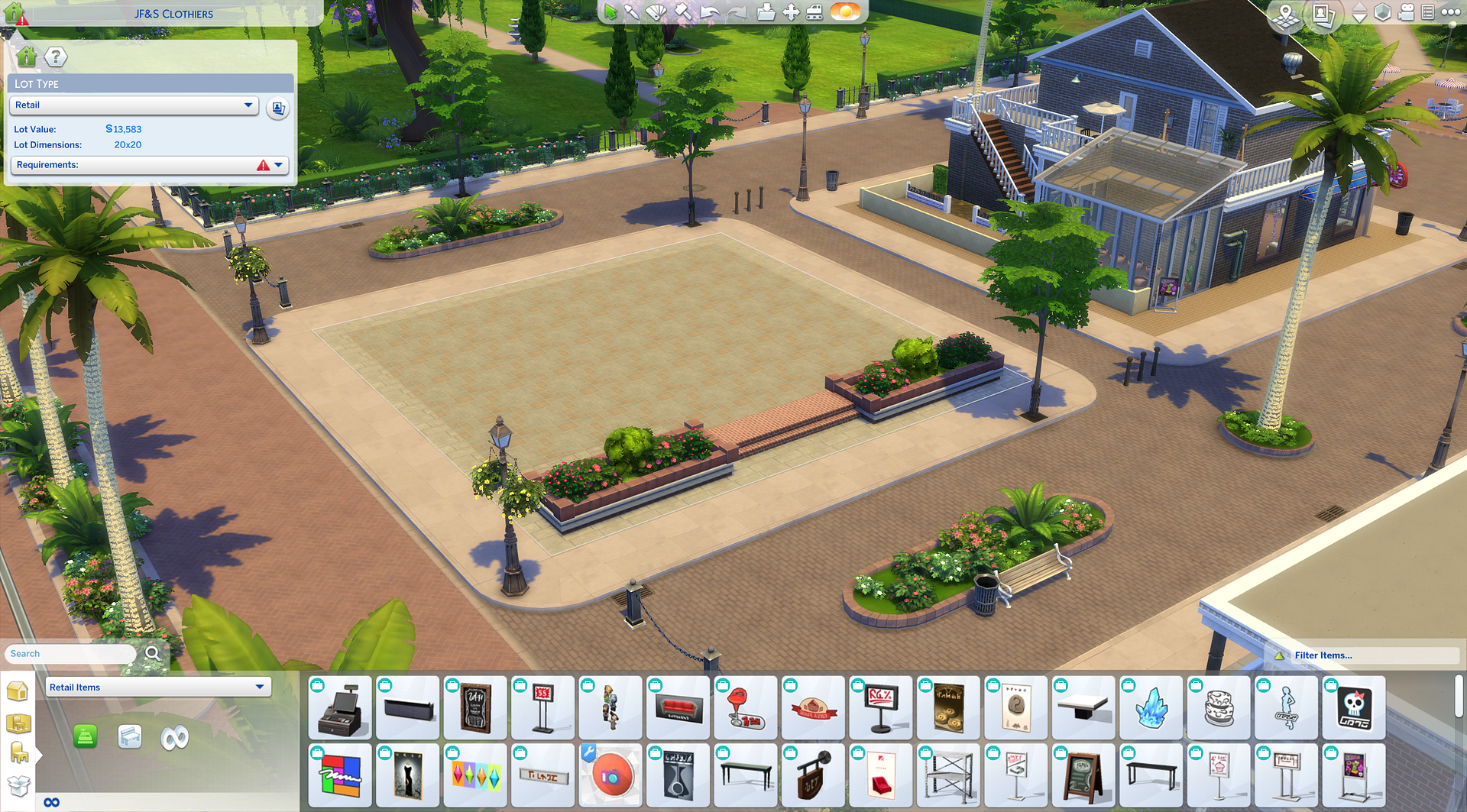Open the household inventory box tab
1467x812 pixels.
(17, 785)
